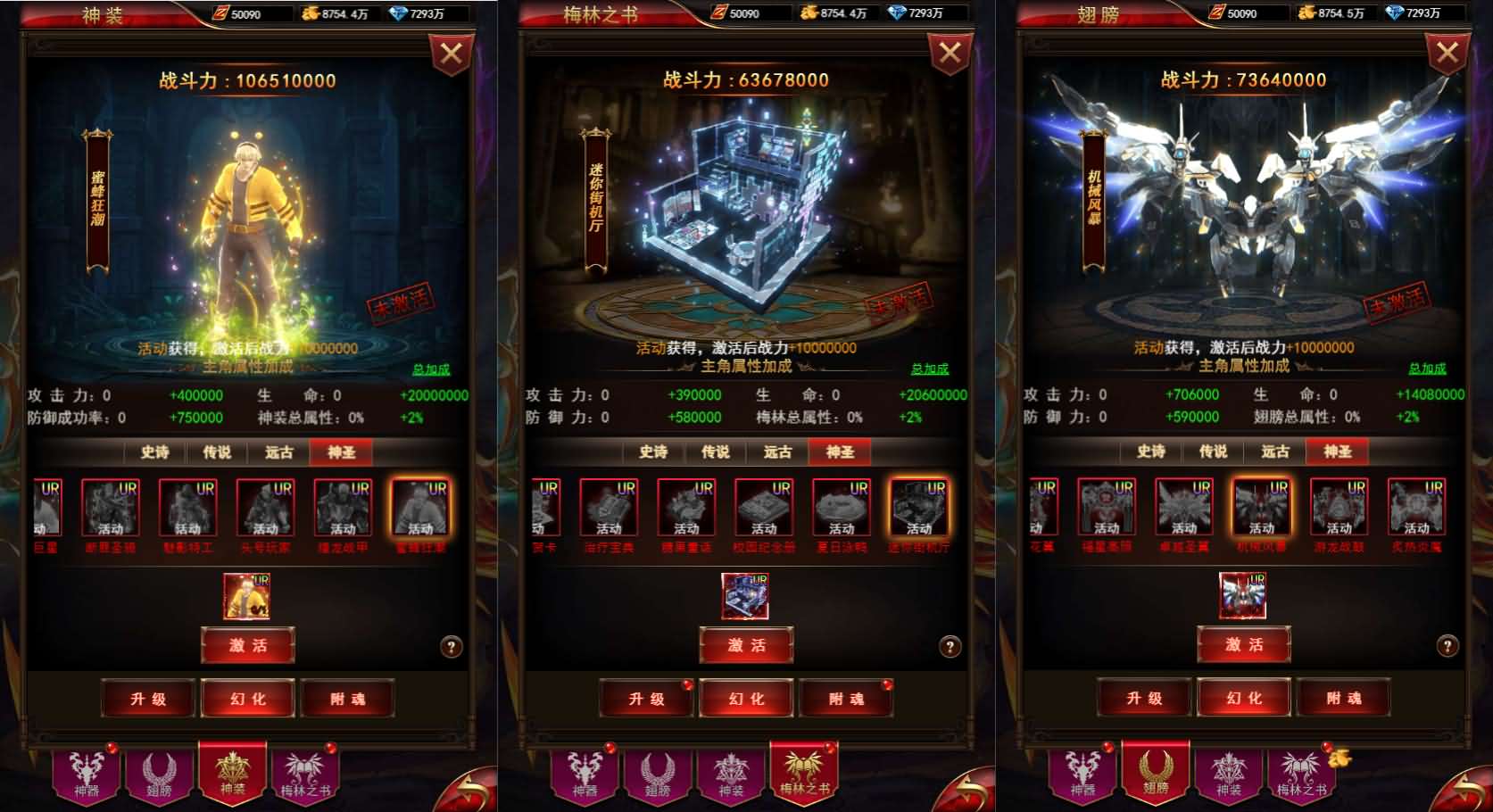
Task: Select the 机械风暴 wing UR icon
Action: (x=1264, y=509)
